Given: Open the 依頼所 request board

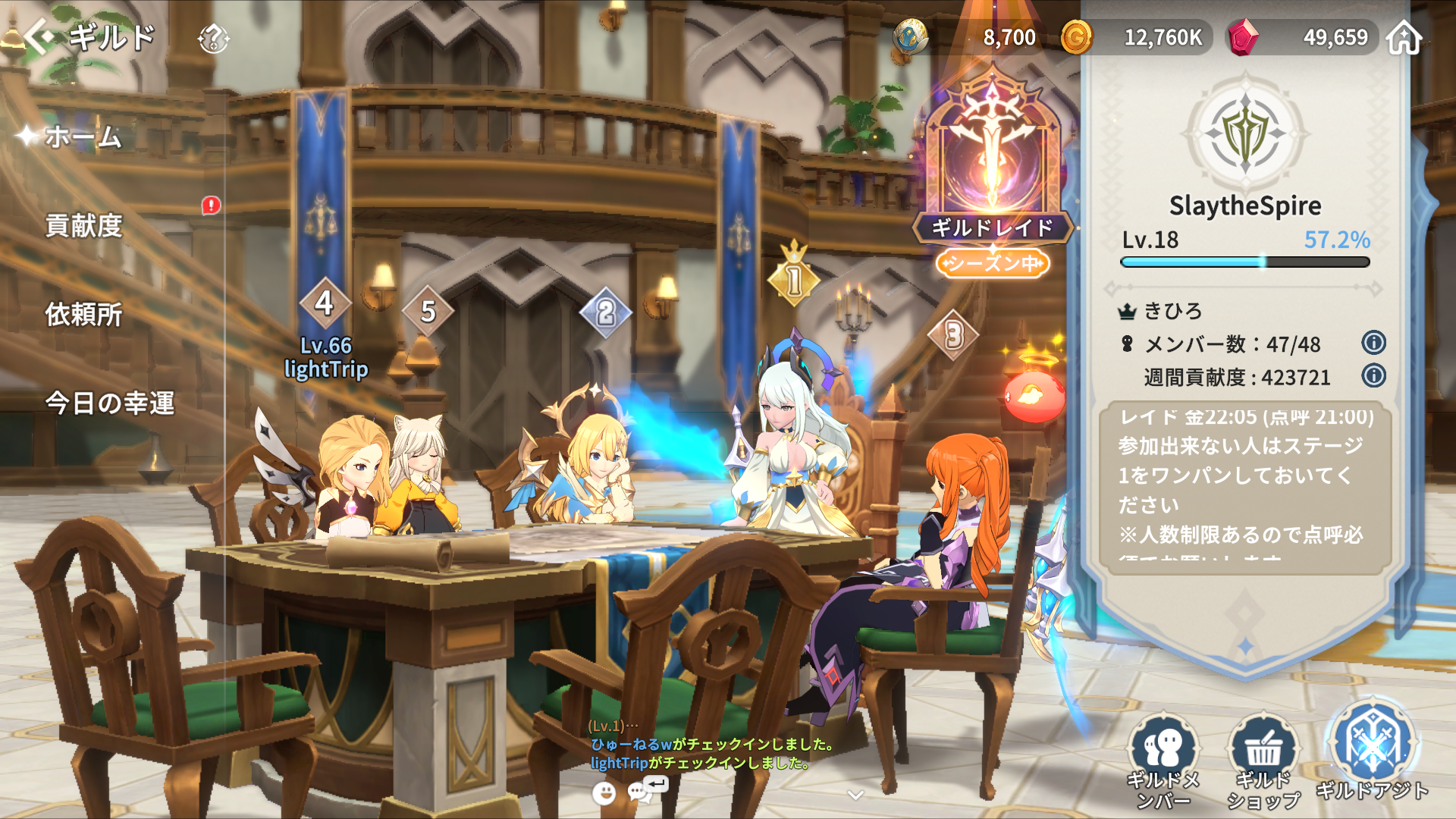Looking at the screenshot, I should [83, 314].
